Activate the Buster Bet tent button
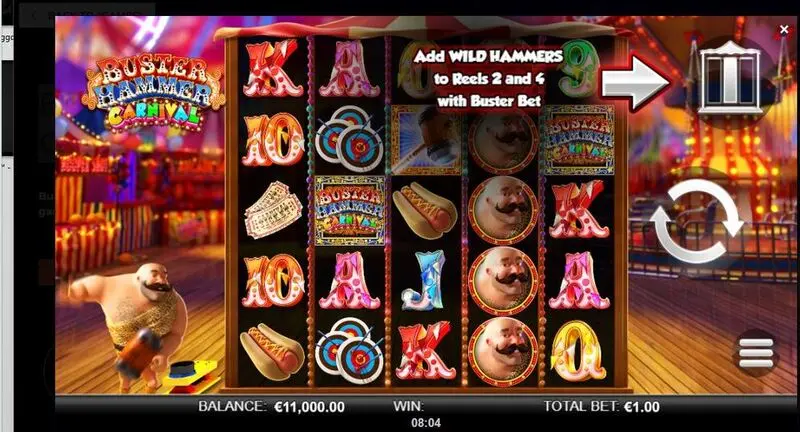 pyautogui.click(x=729, y=79)
